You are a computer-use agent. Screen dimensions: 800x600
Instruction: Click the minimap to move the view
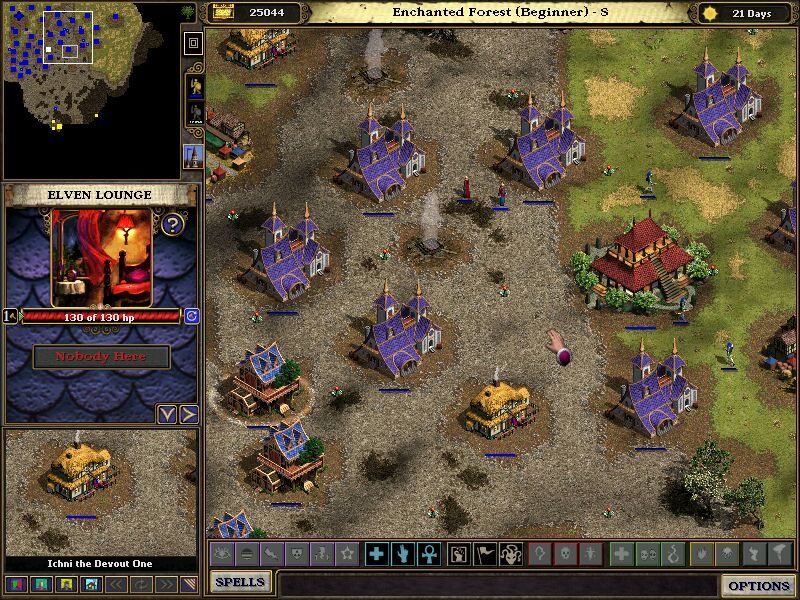pyautogui.click(x=90, y=90)
